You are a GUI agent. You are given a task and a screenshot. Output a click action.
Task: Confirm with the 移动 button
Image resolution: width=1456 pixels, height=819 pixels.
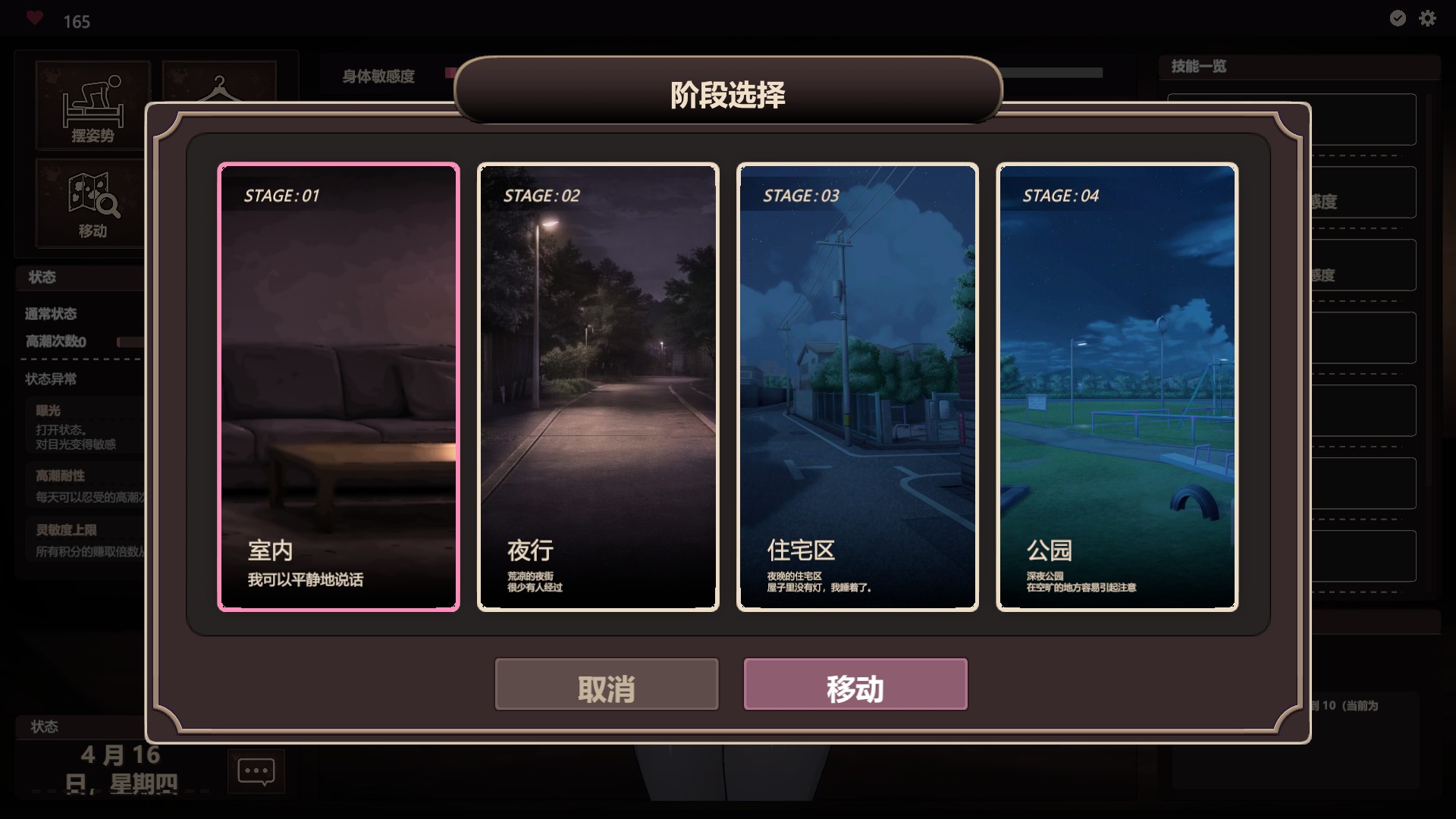(x=855, y=684)
